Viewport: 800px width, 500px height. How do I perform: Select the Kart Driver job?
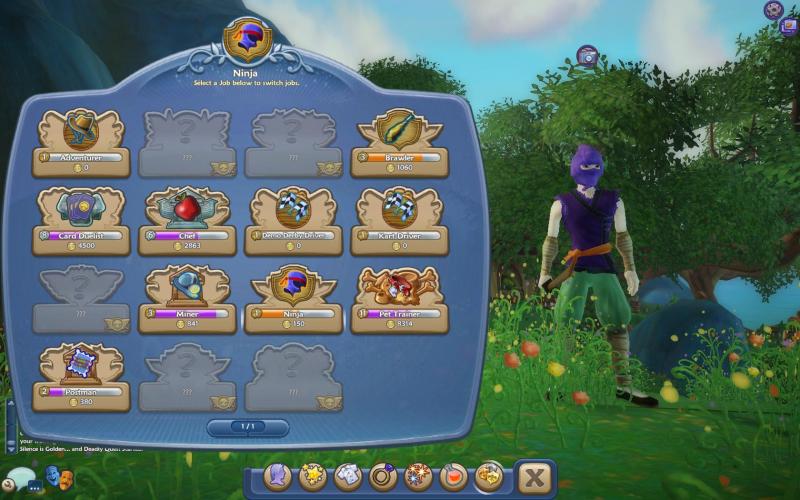pos(400,220)
